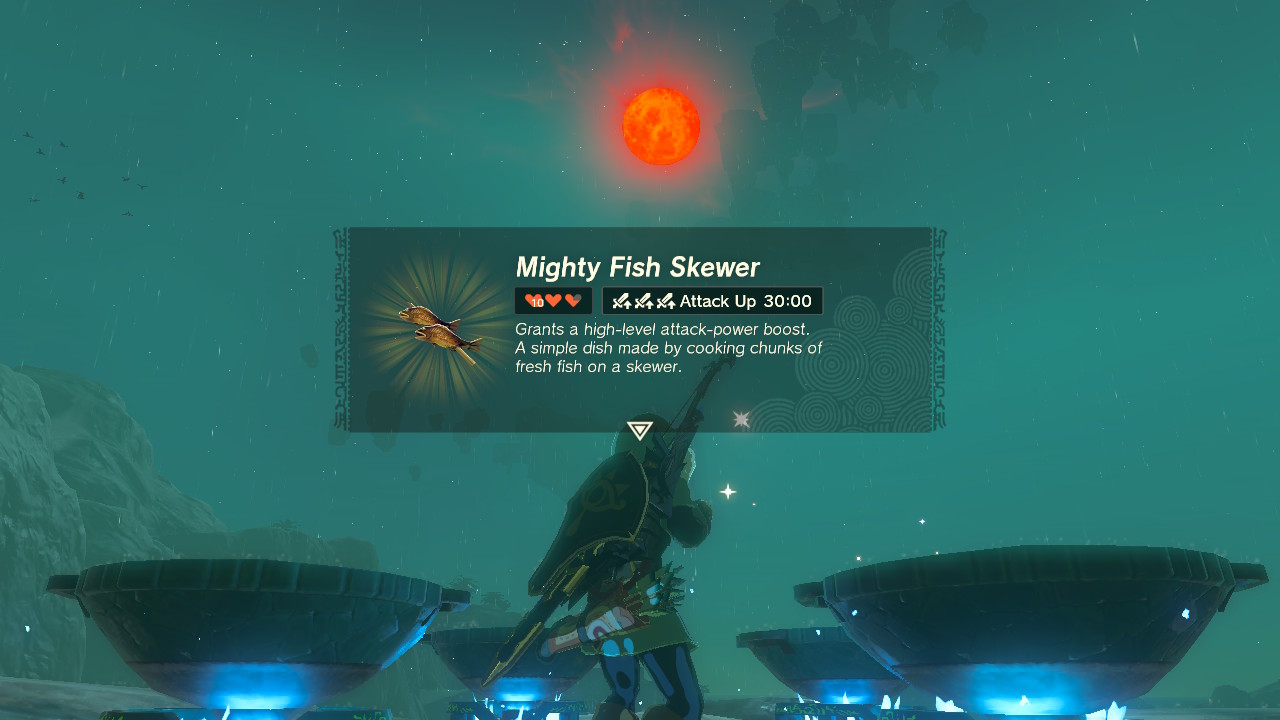
Task: Click the dish description paragraph
Action: click(x=667, y=348)
